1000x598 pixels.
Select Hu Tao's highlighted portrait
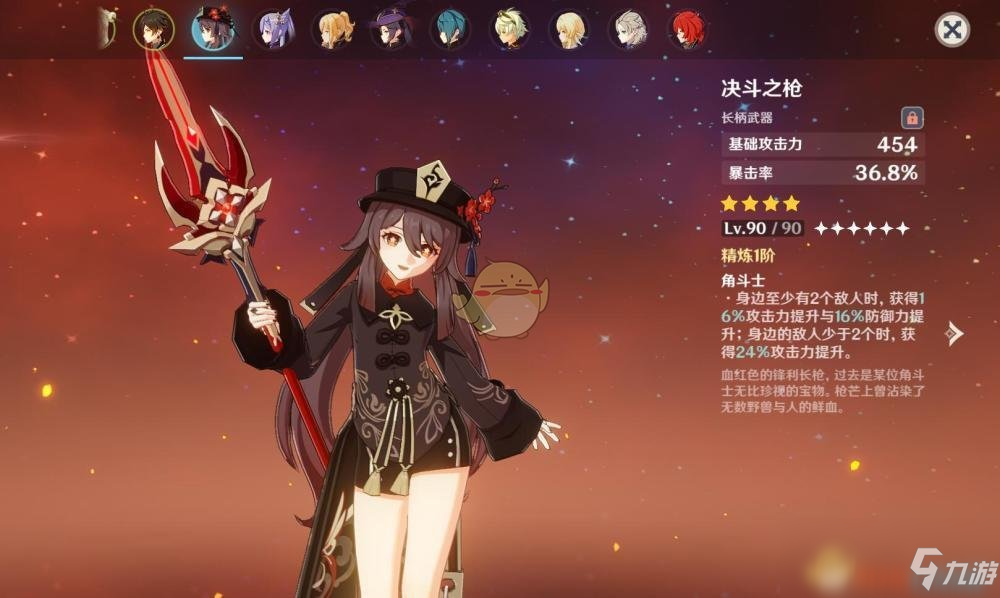coord(213,29)
